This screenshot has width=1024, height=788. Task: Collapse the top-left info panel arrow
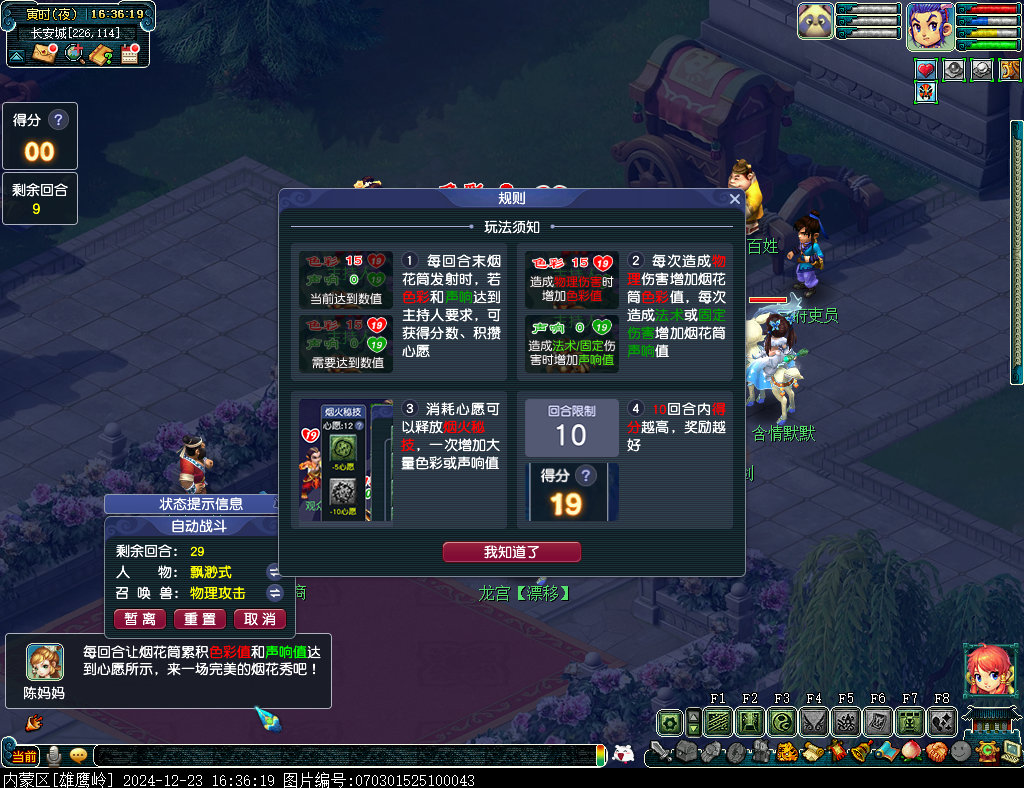click(17, 54)
